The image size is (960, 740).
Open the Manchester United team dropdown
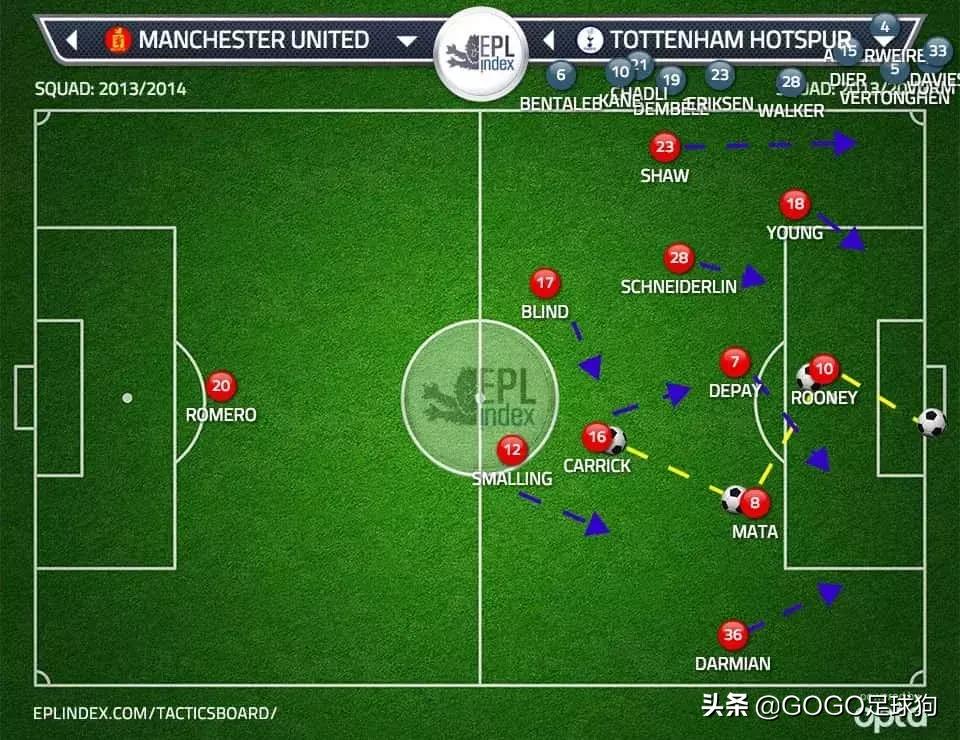click(x=407, y=41)
